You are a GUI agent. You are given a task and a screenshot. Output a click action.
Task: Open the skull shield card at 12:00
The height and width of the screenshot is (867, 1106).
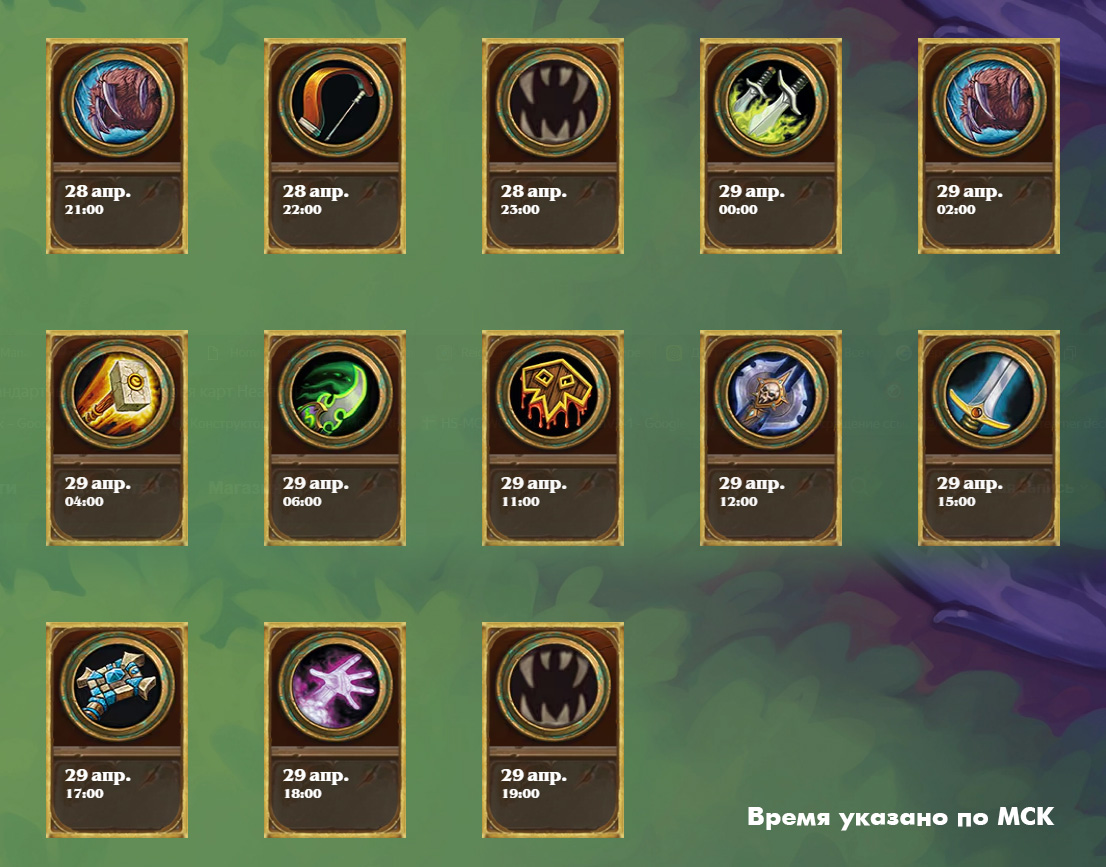coord(771,438)
